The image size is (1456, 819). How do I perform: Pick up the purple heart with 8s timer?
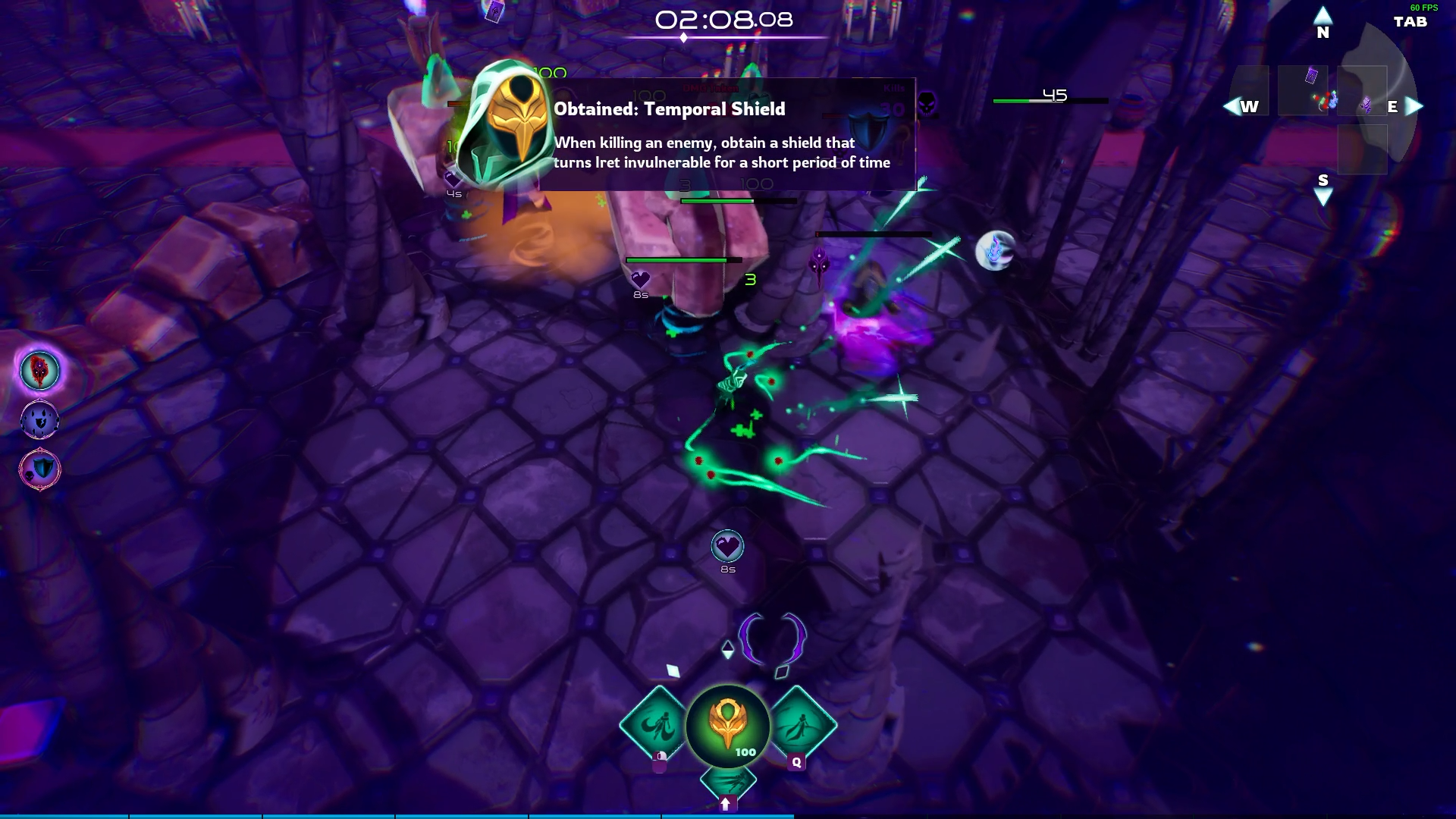pyautogui.click(x=726, y=548)
